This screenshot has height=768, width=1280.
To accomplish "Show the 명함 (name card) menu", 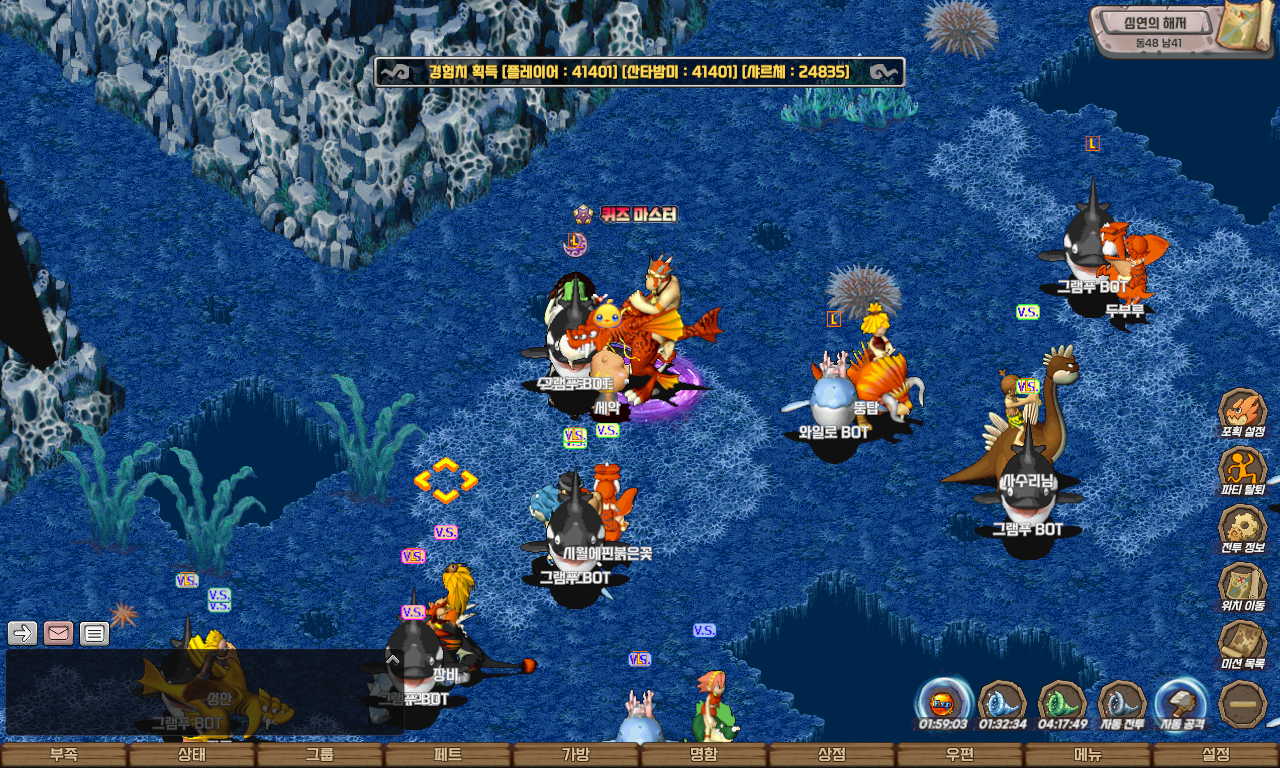I will (x=704, y=755).
